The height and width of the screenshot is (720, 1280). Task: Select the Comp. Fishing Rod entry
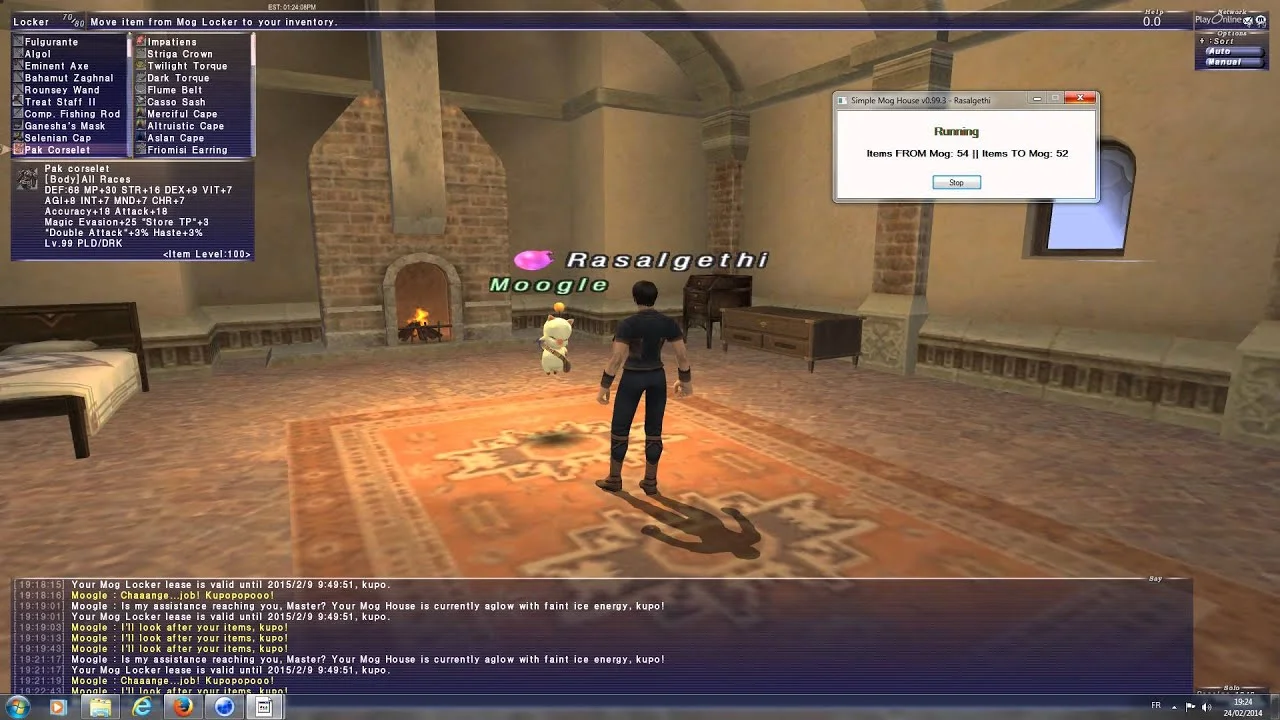coord(72,114)
